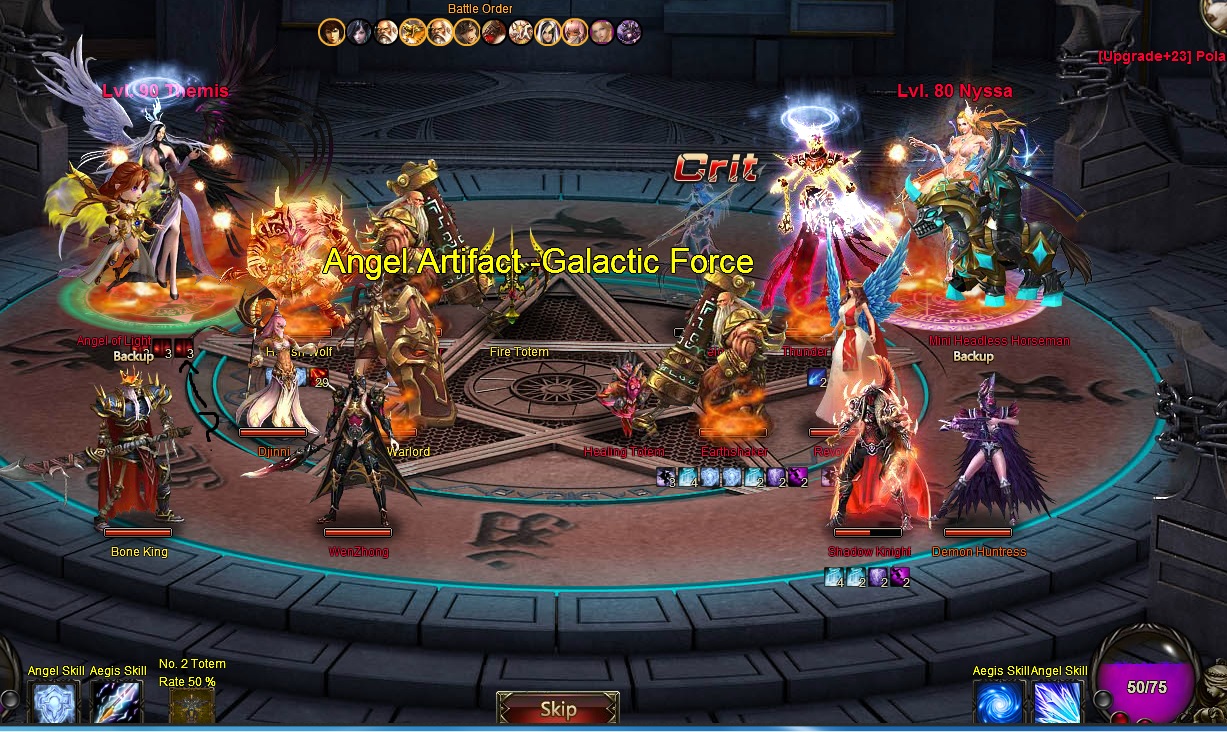This screenshot has height=732, width=1227.
Task: Select the first portrait in Battle Order
Action: click(332, 32)
